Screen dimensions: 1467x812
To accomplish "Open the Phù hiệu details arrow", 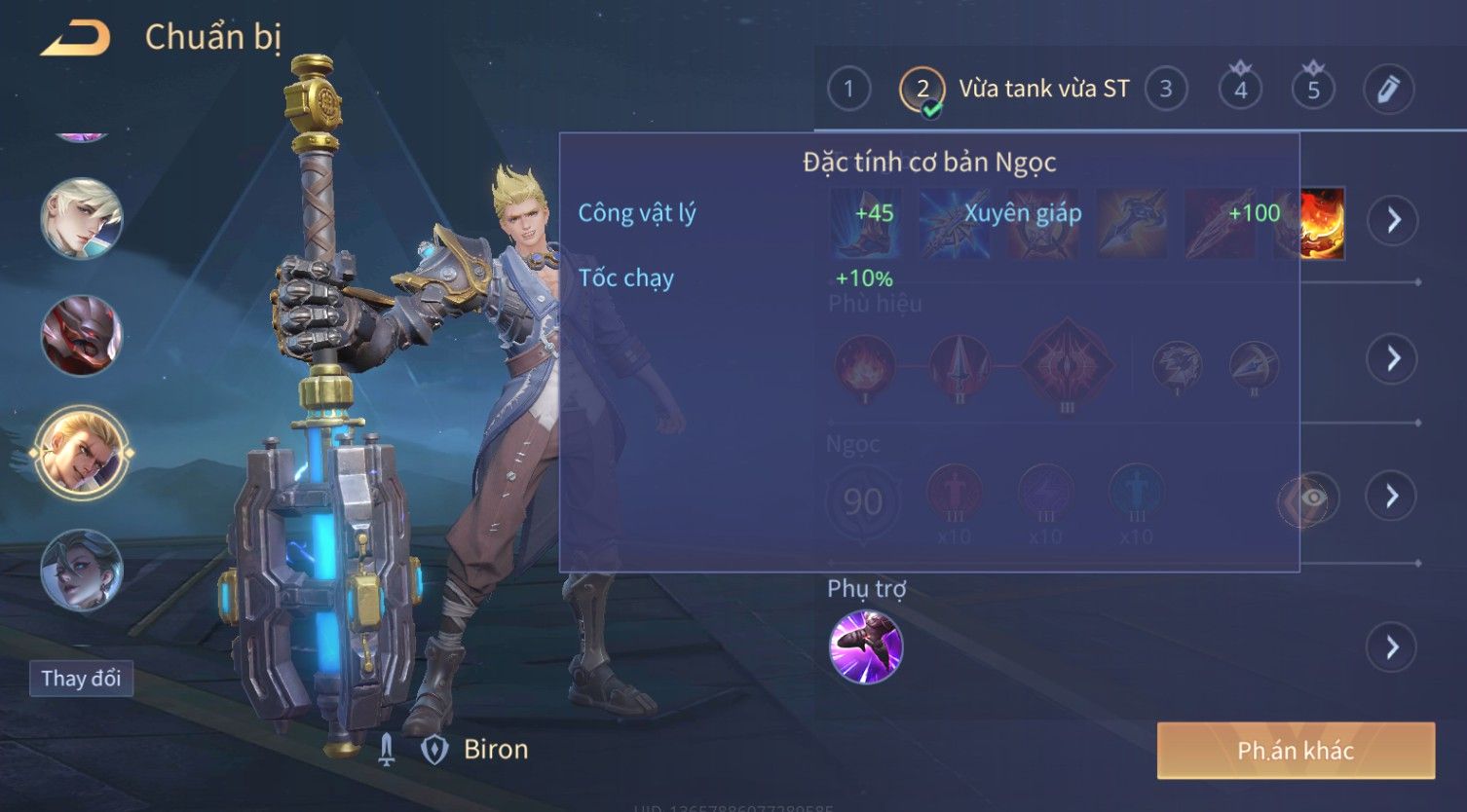I will coord(1393,358).
